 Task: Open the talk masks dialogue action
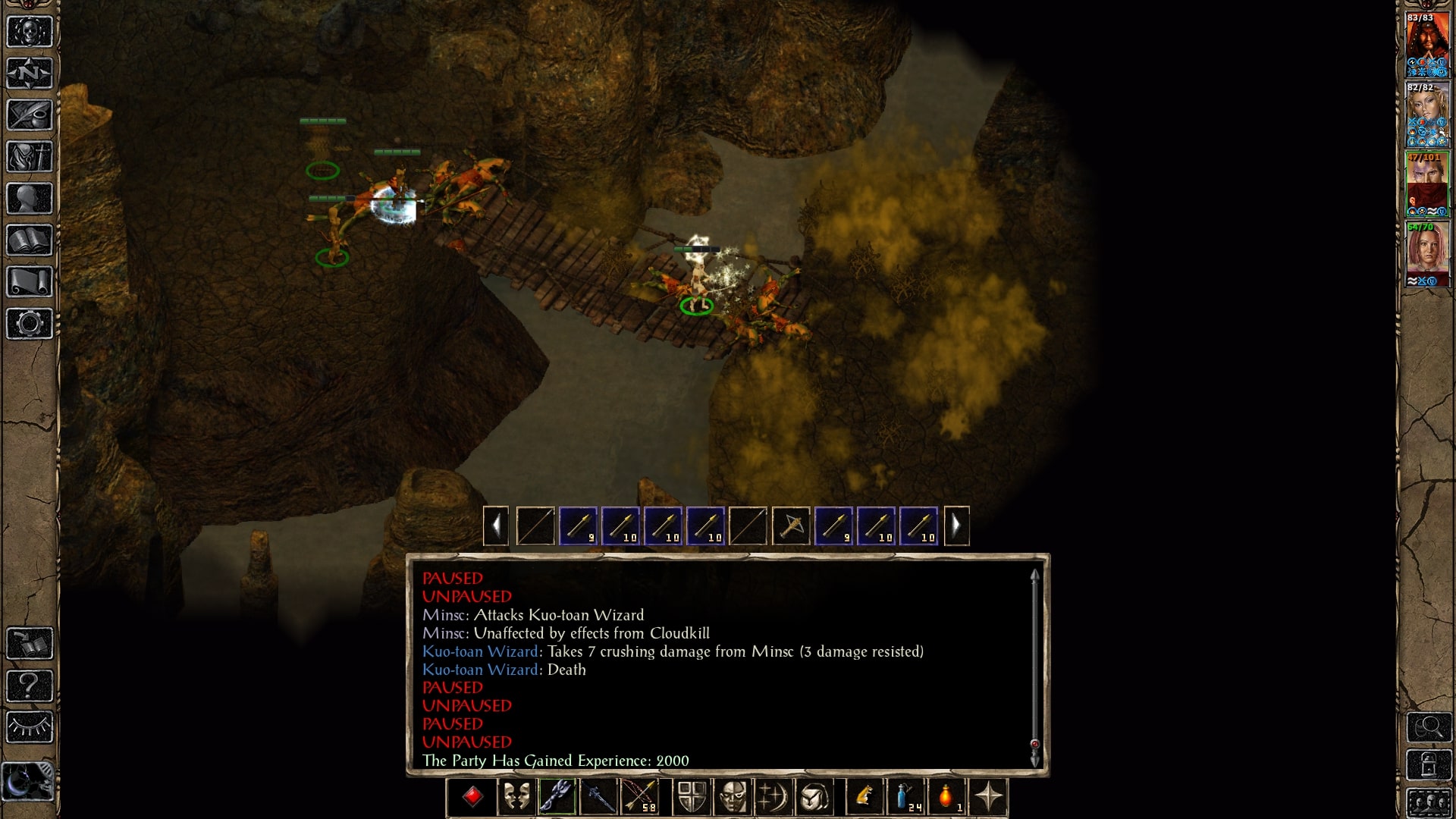[x=516, y=797]
